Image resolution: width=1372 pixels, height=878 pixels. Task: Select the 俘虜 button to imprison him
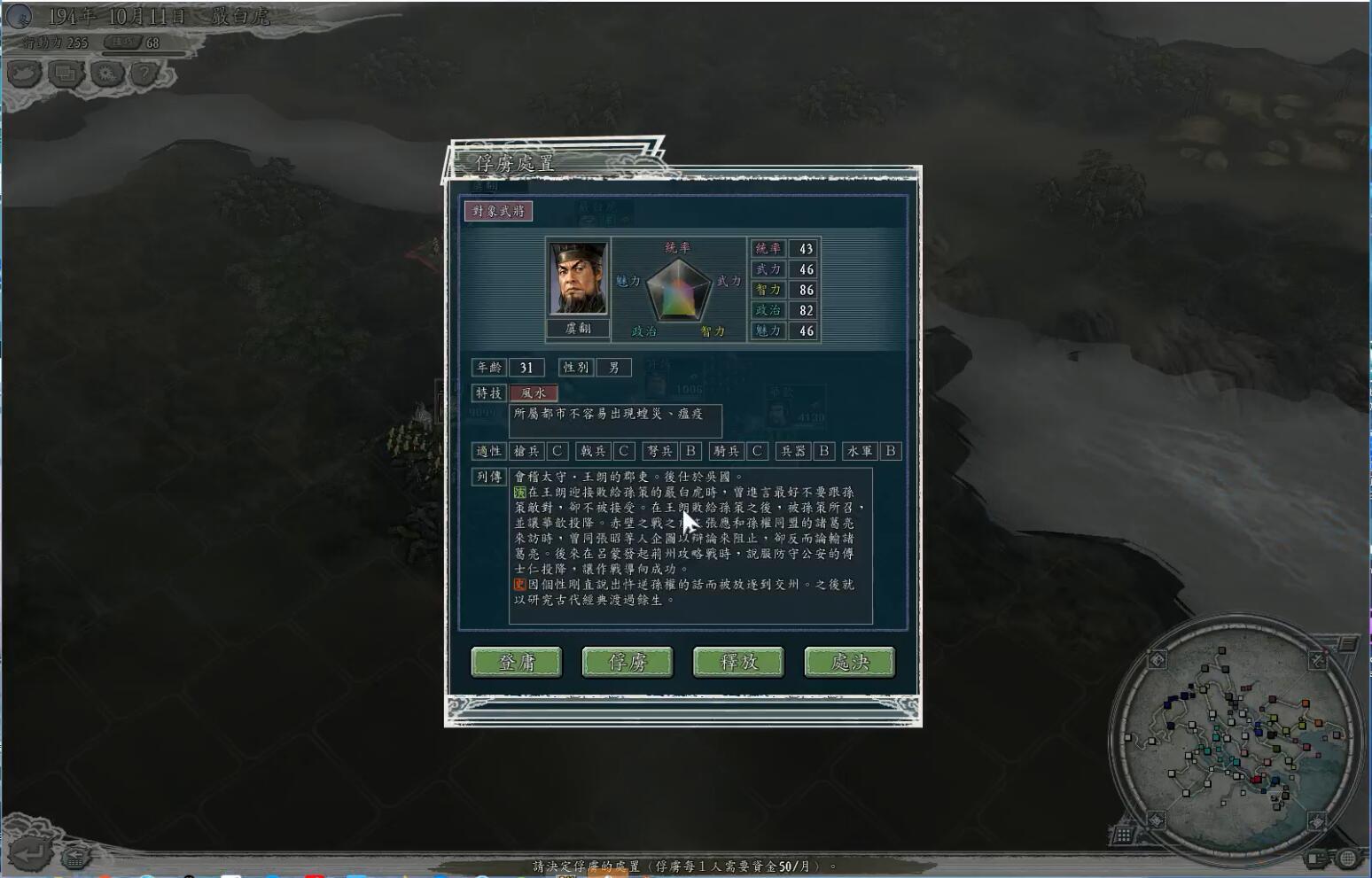tap(628, 662)
